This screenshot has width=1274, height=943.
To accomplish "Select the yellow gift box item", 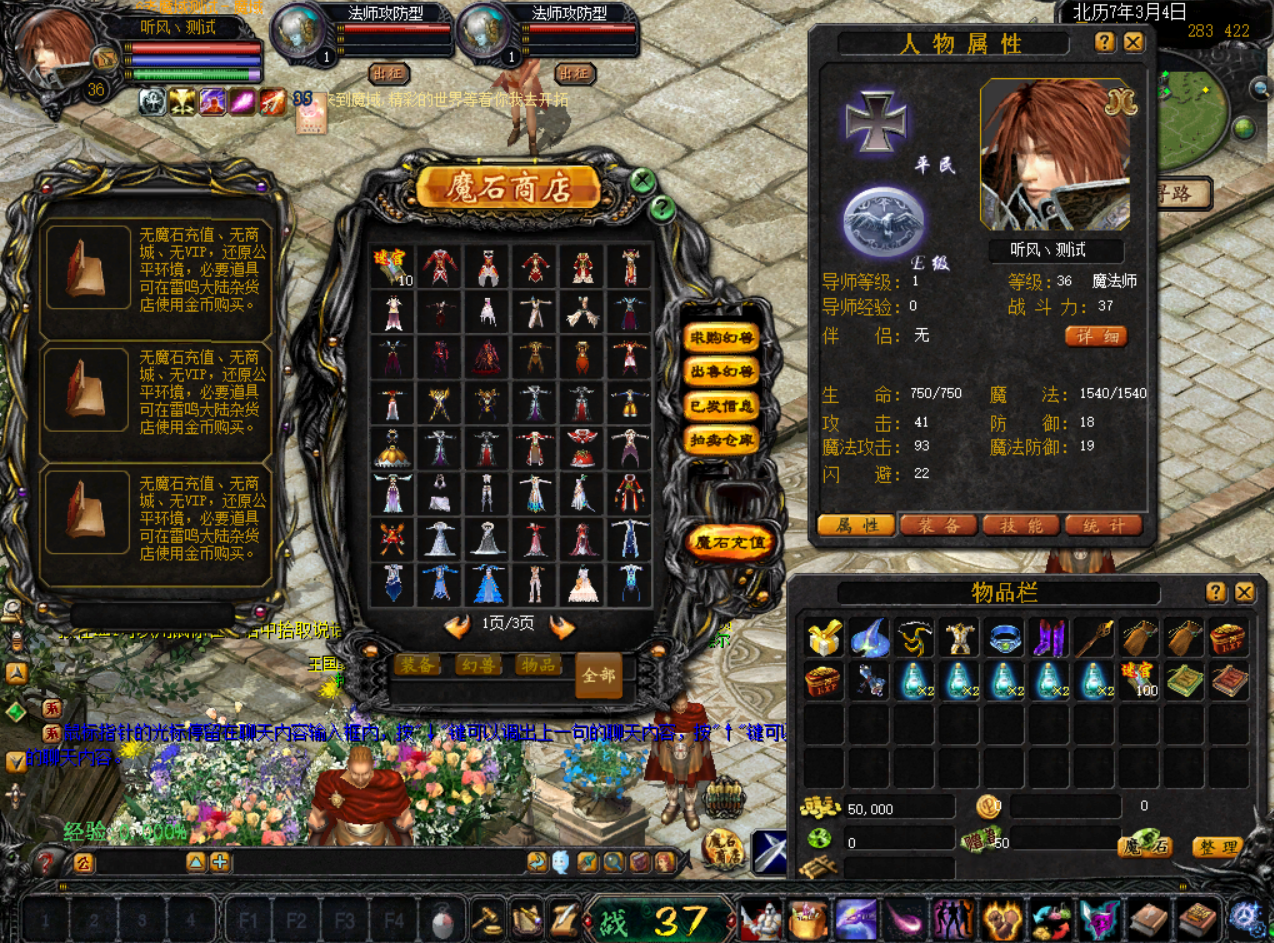I will pyautogui.click(x=825, y=638).
